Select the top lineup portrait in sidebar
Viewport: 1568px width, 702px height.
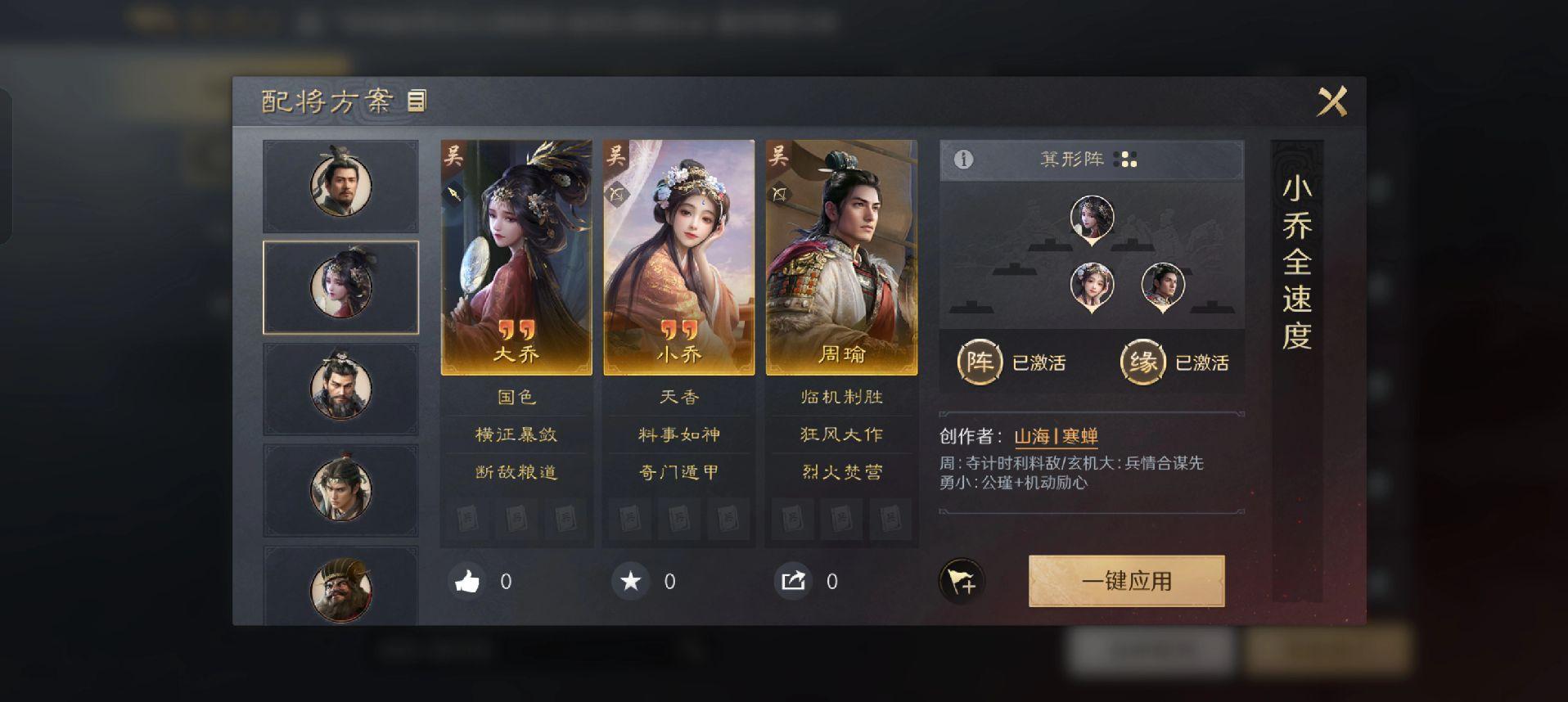(x=340, y=185)
